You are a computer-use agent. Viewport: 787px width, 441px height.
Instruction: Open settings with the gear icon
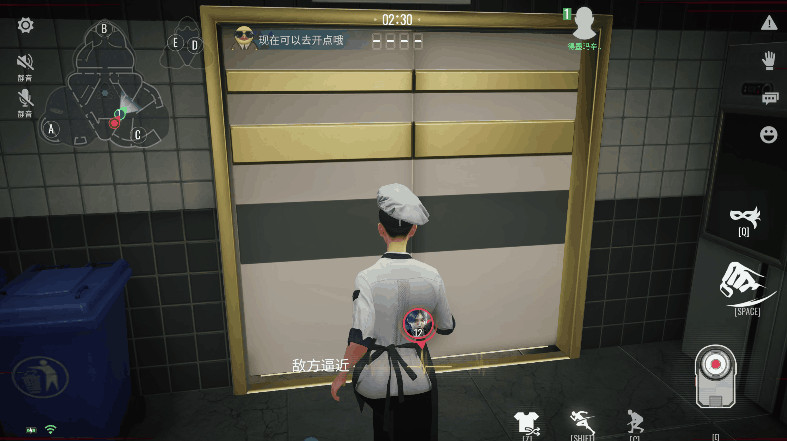(25, 25)
